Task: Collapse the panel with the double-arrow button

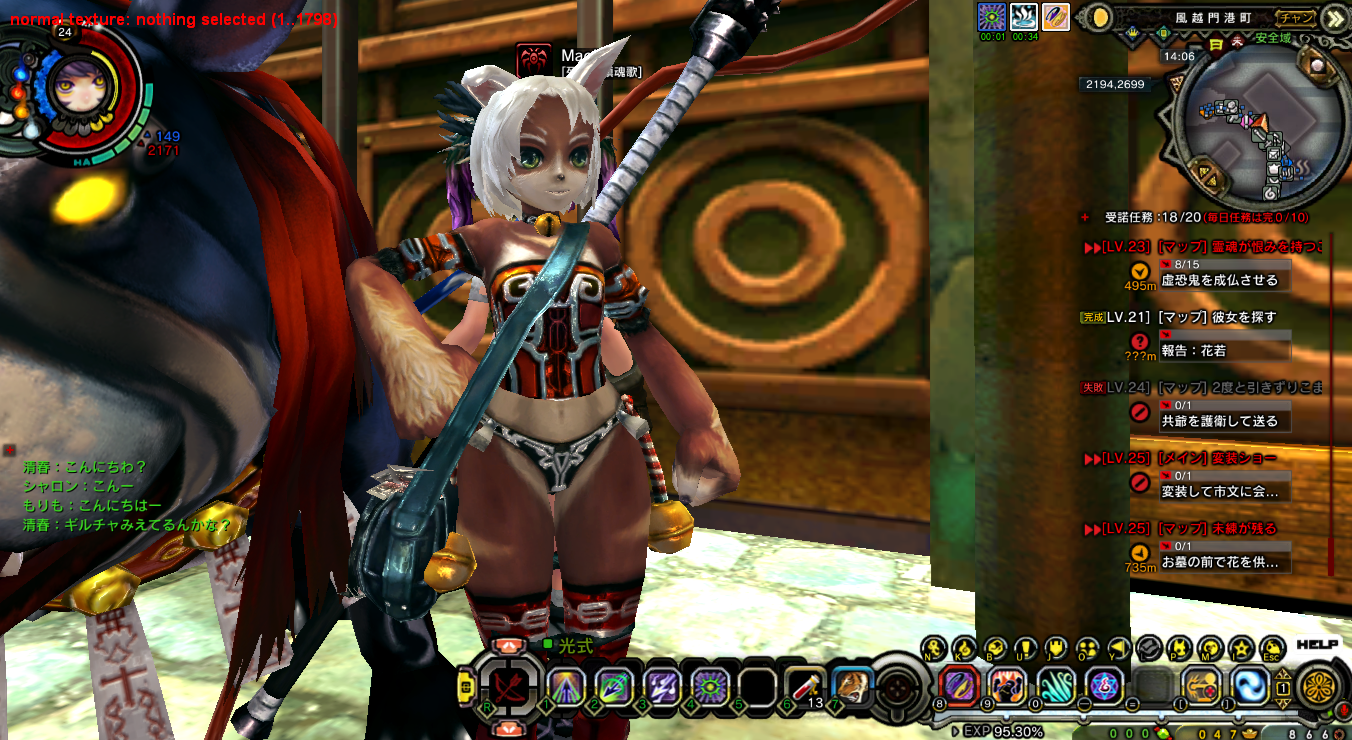Action: click(x=1334, y=17)
